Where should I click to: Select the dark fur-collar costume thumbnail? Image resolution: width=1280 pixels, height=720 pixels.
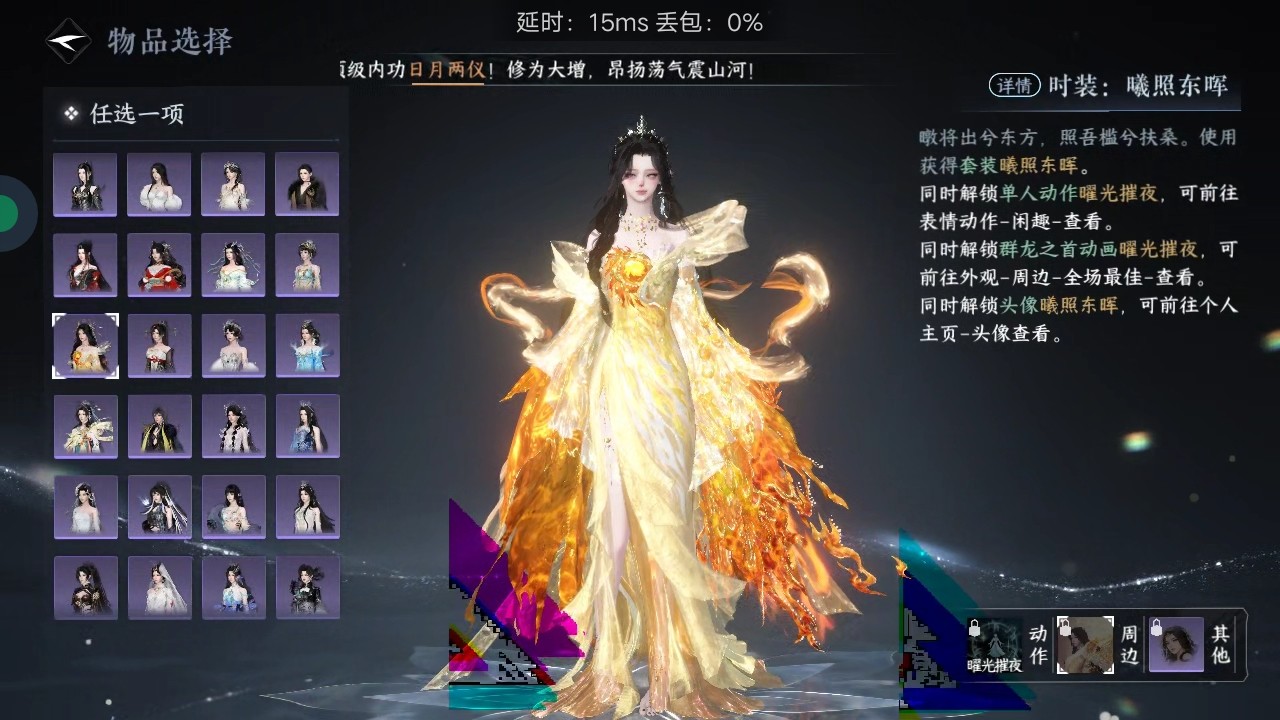307,184
